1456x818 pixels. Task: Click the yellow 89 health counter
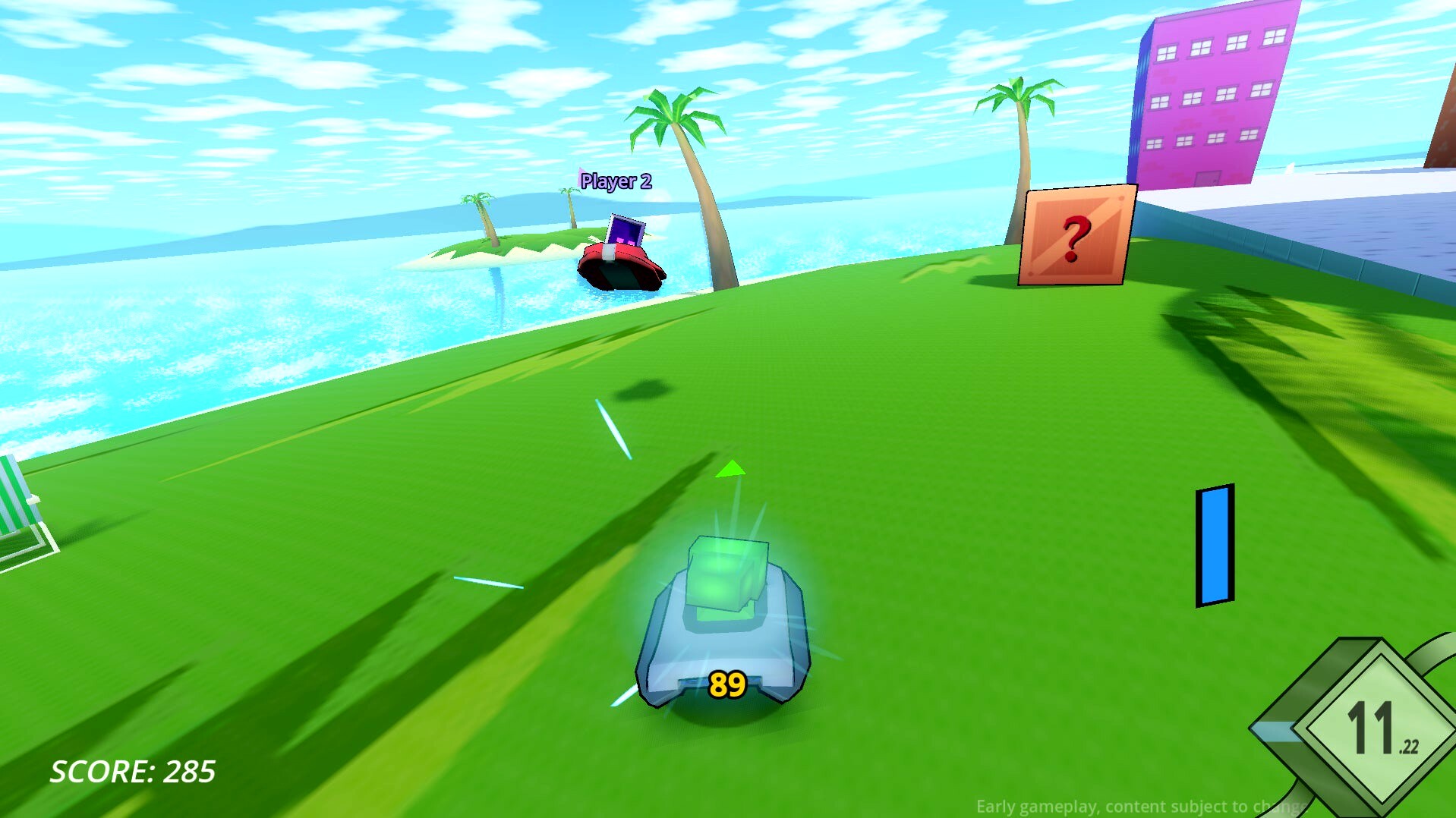(x=727, y=684)
